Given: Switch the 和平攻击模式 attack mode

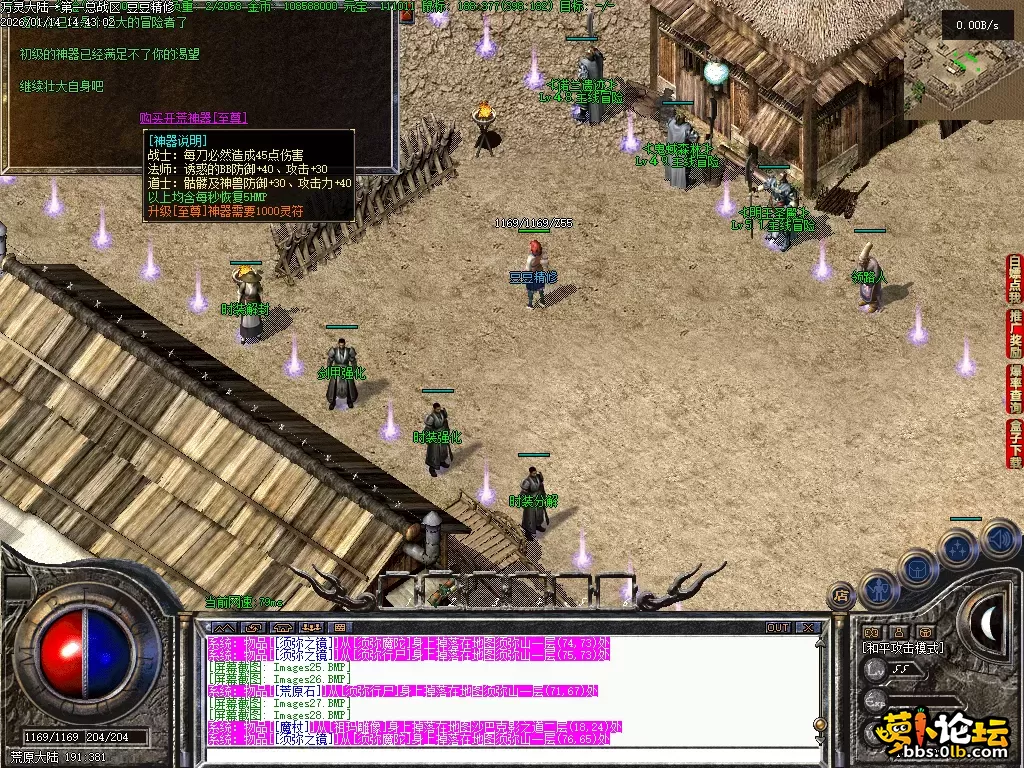Looking at the screenshot, I should (x=903, y=648).
